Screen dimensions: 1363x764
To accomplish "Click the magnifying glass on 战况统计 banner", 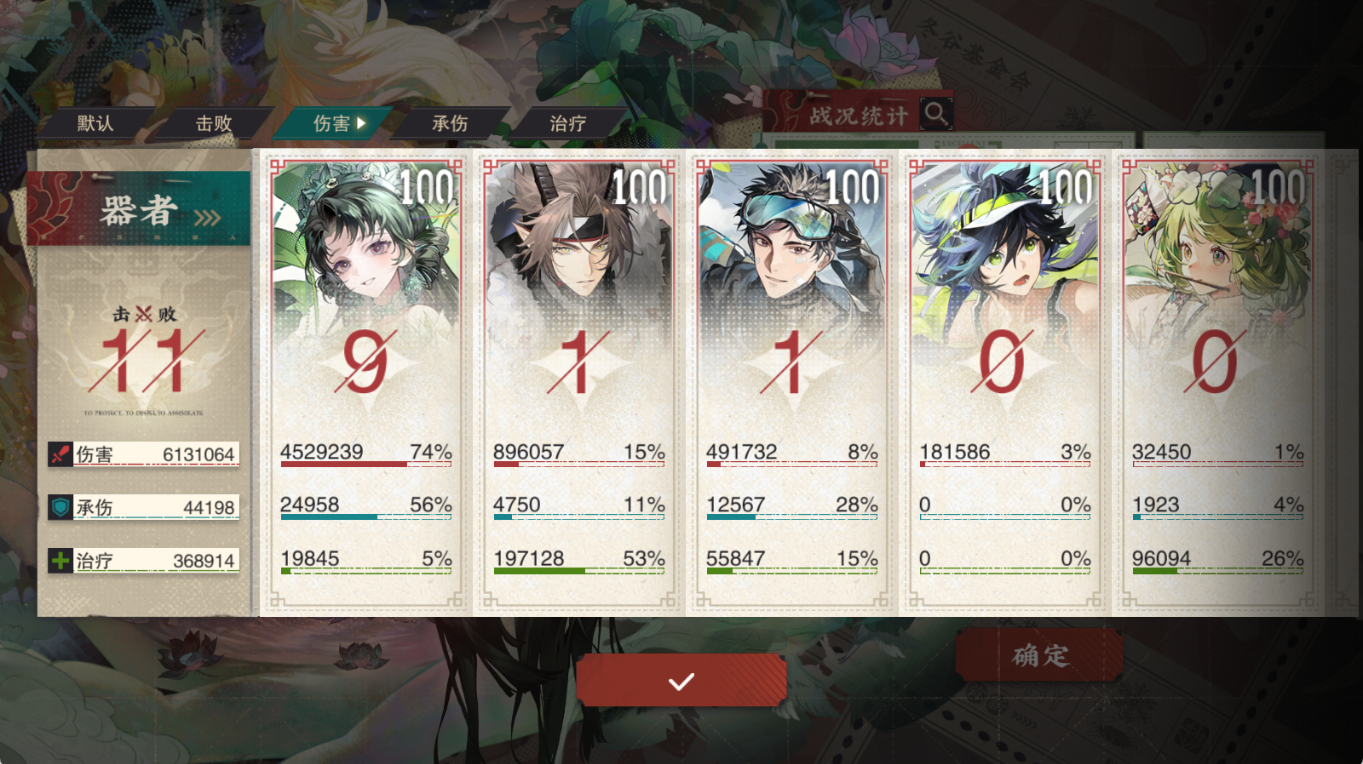I will (x=936, y=114).
